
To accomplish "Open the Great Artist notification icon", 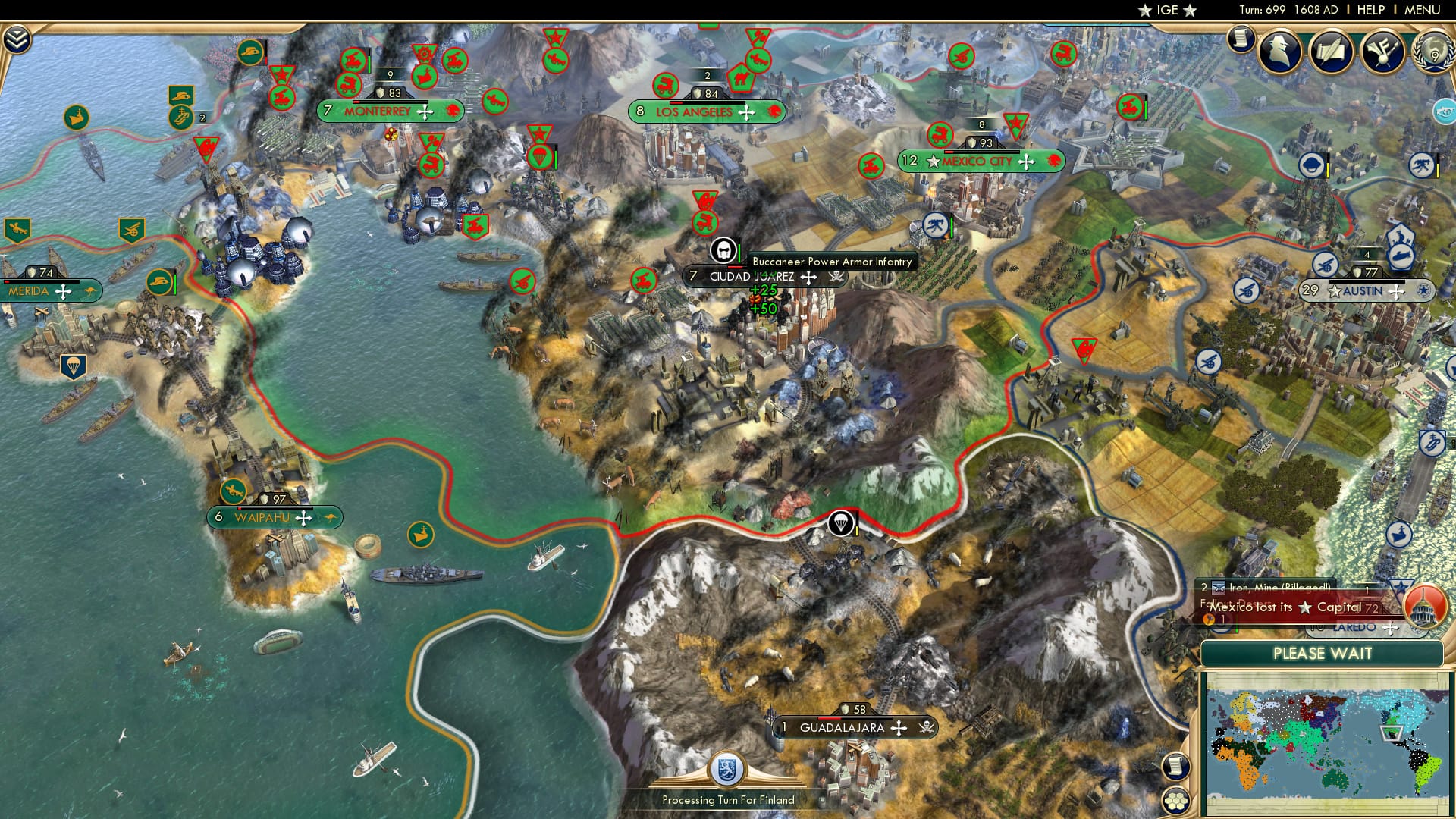I will (1382, 52).
